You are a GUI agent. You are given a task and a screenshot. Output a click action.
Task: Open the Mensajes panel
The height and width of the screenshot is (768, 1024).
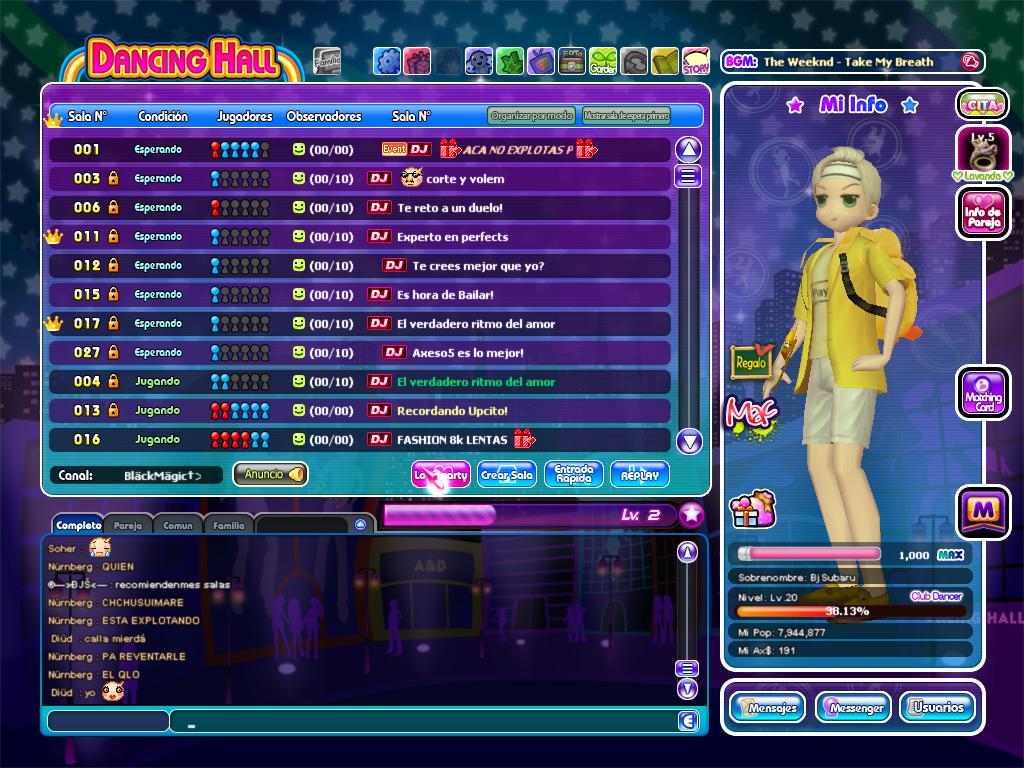(x=766, y=707)
